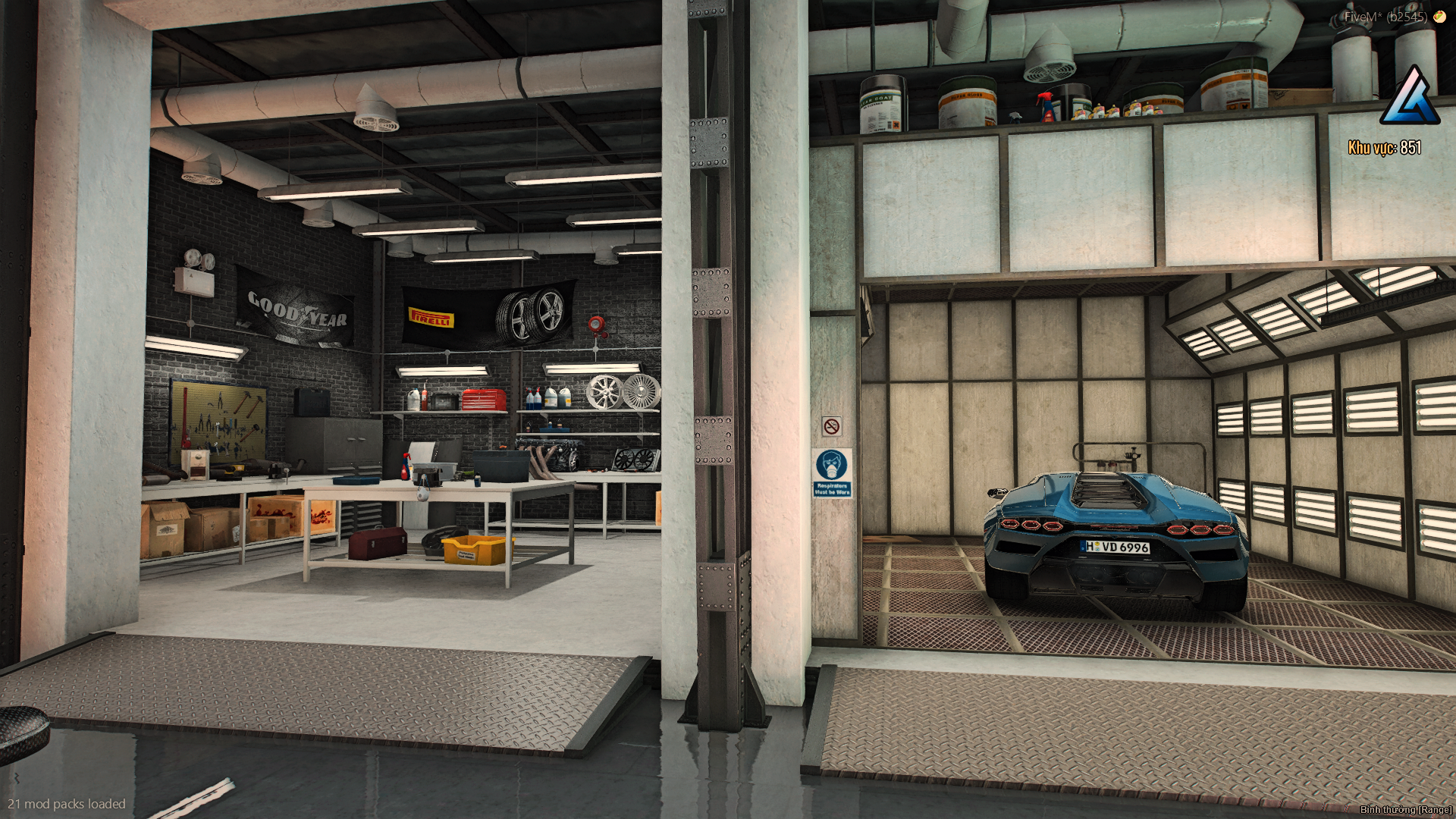1456x819 pixels.
Task: Click the blue triangle server logo
Action: pyautogui.click(x=1410, y=97)
